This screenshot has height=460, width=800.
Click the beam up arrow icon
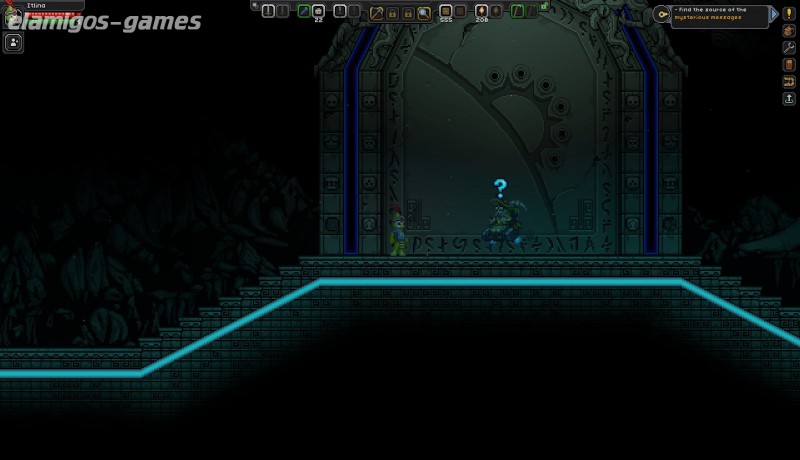[x=788, y=99]
